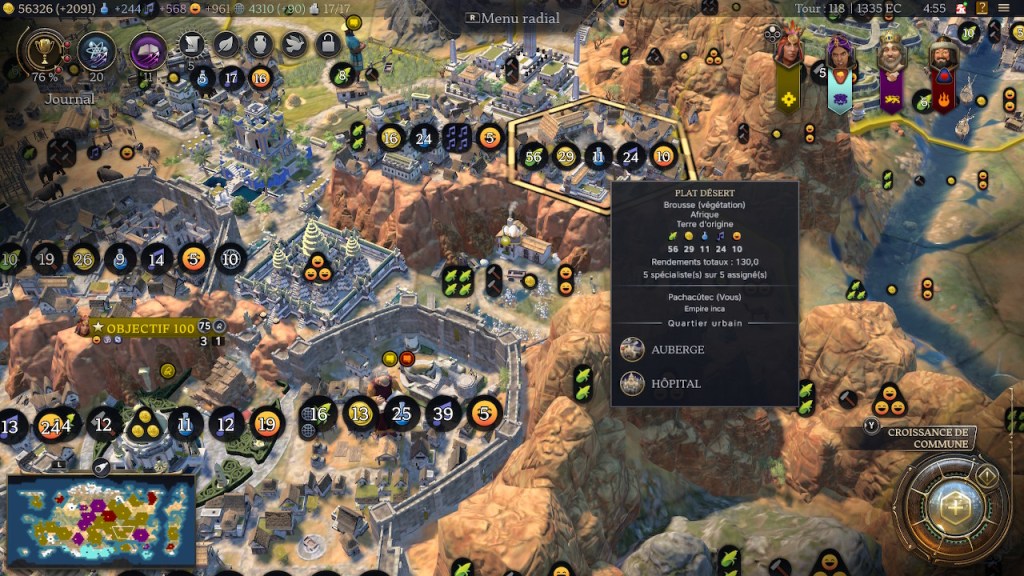The width and height of the screenshot is (1024, 576).
Task: Select the Objectif 100 city banner
Action: click(142, 327)
